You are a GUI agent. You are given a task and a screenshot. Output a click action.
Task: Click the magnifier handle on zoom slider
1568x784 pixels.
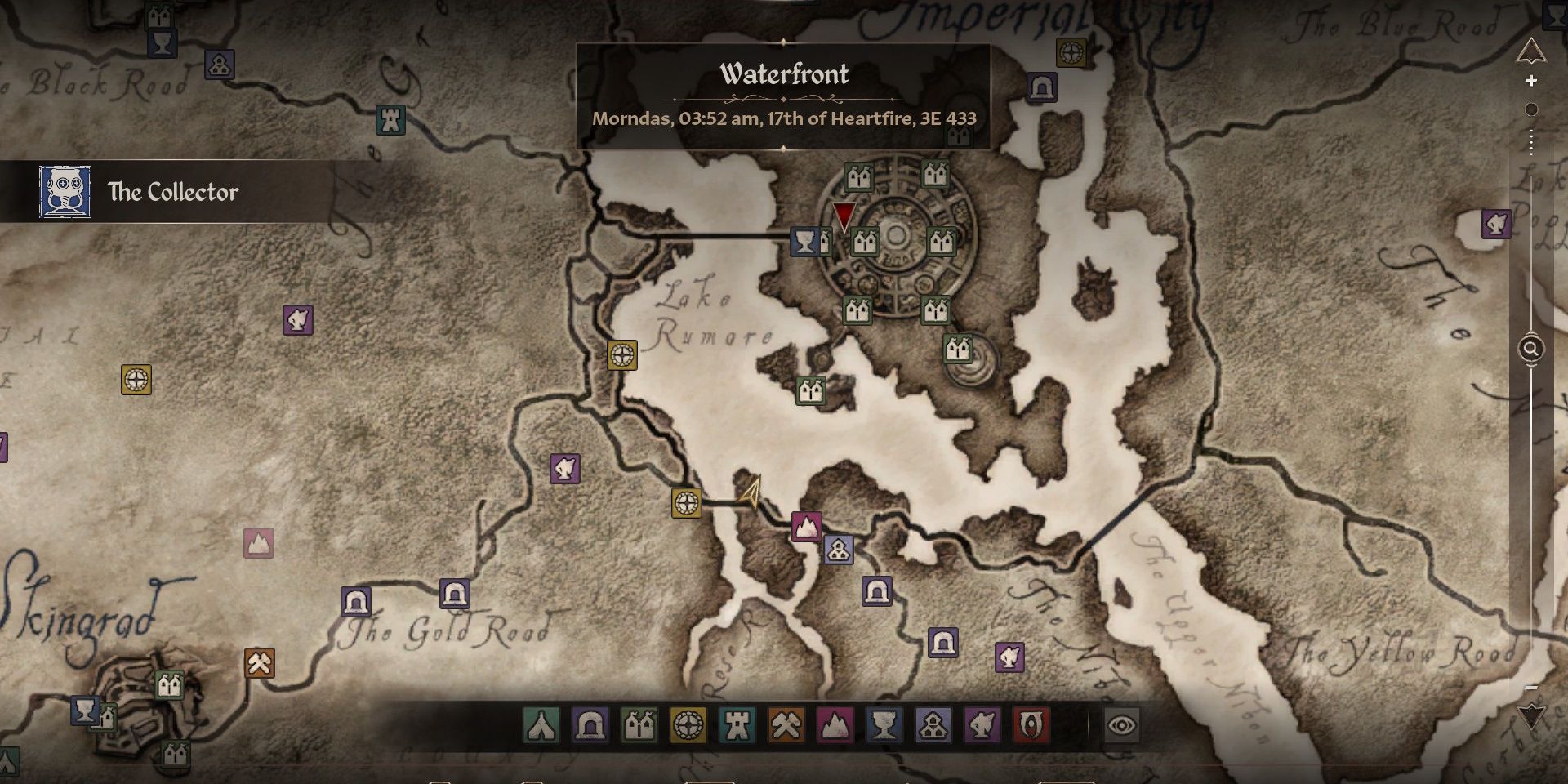pyautogui.click(x=1531, y=350)
